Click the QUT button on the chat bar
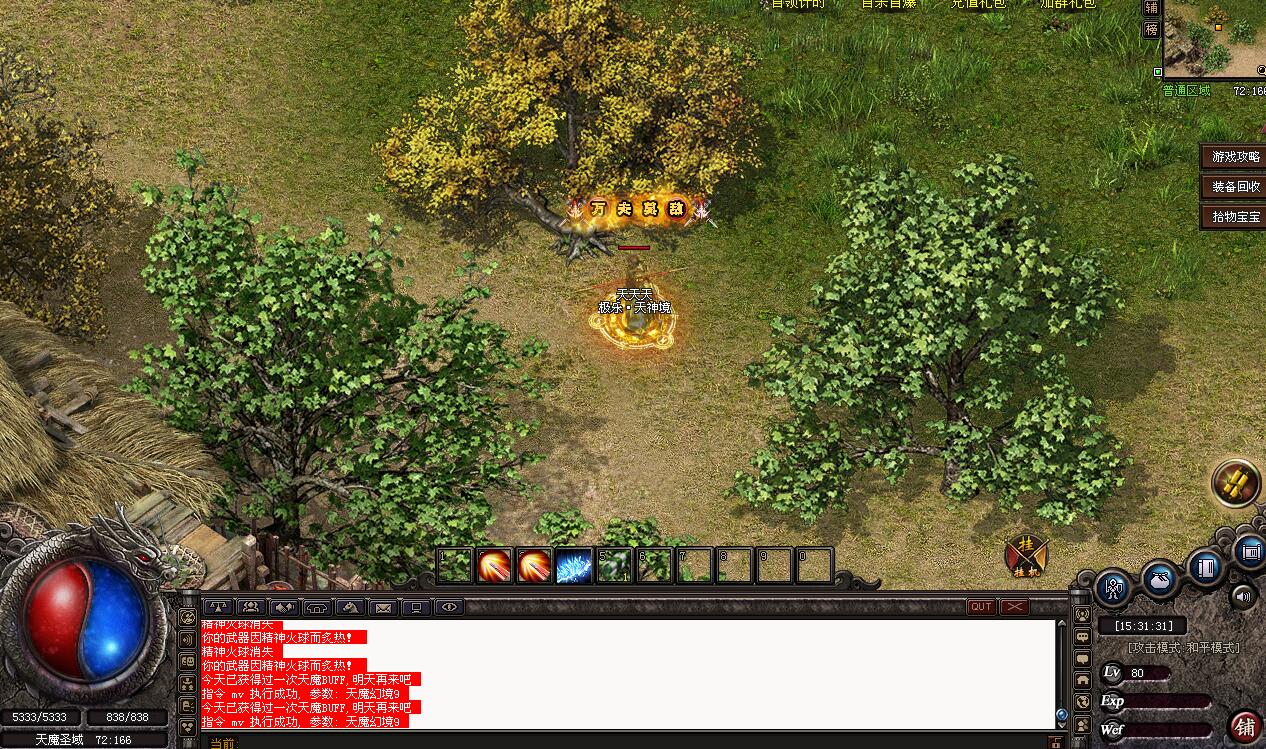 click(981, 607)
